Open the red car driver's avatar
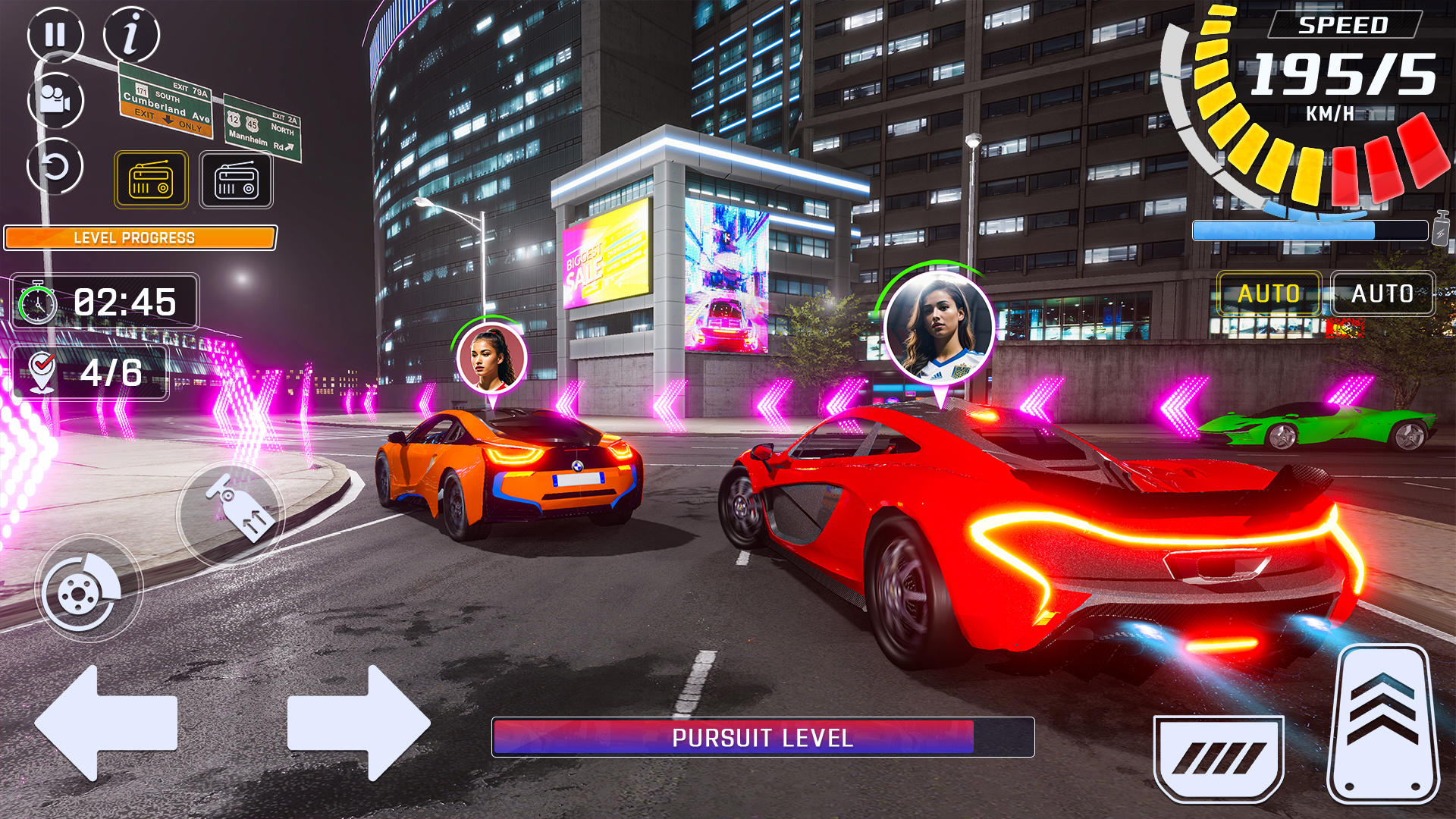 pyautogui.click(x=940, y=326)
